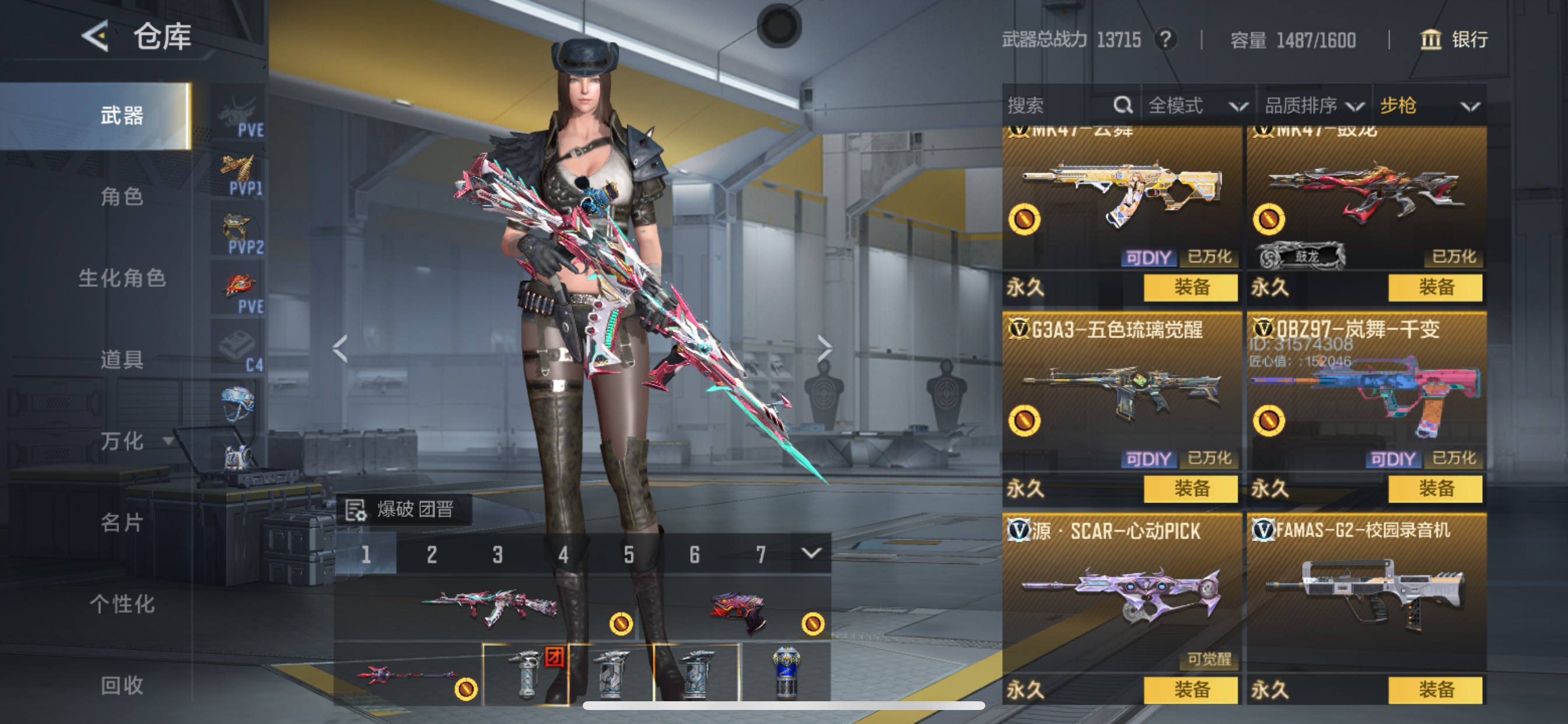The width and height of the screenshot is (1568, 724).
Task: Open the 品质排序 sort dropdown
Action: point(1314,106)
